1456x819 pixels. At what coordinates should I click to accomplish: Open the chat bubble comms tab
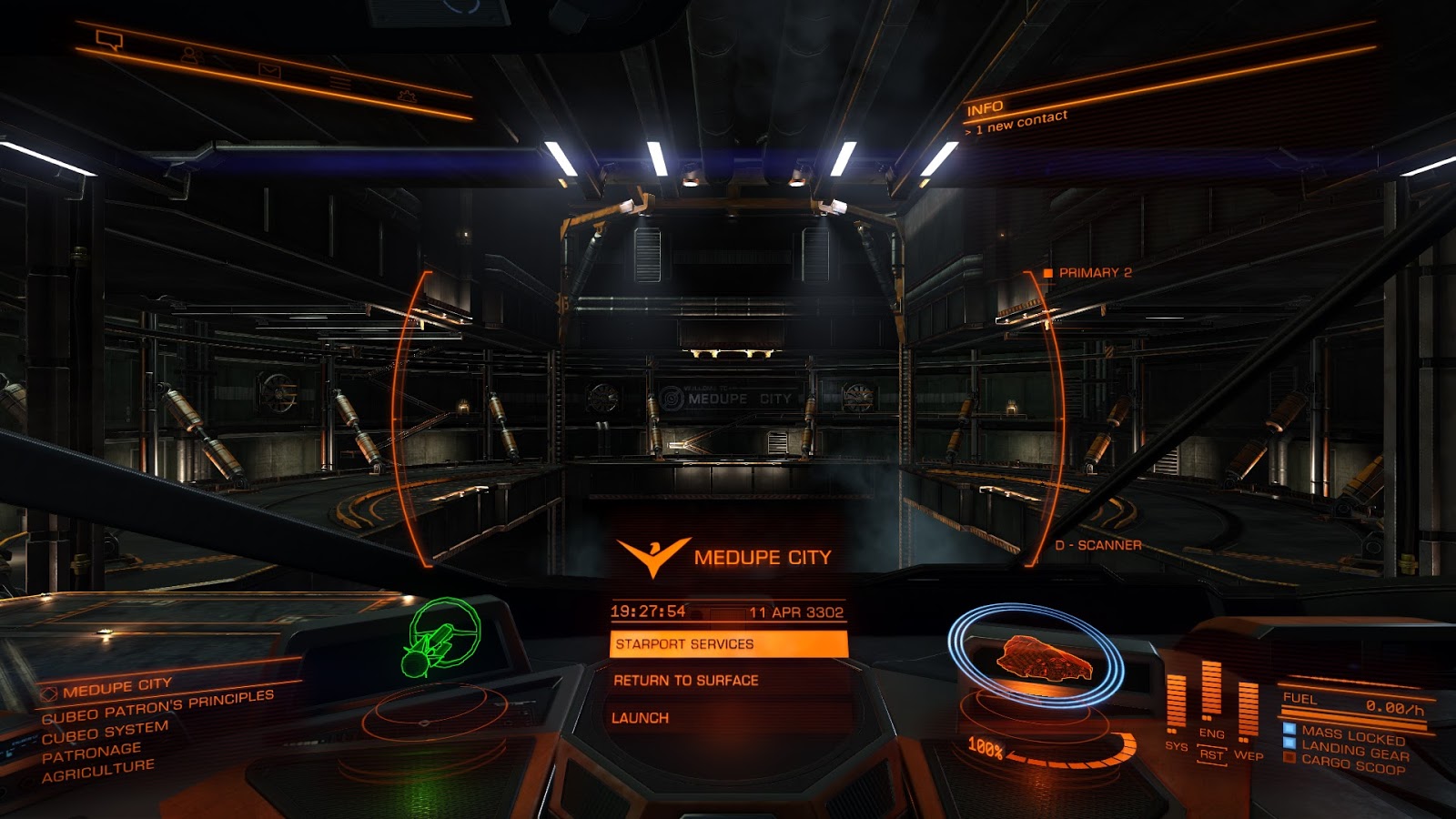109,40
